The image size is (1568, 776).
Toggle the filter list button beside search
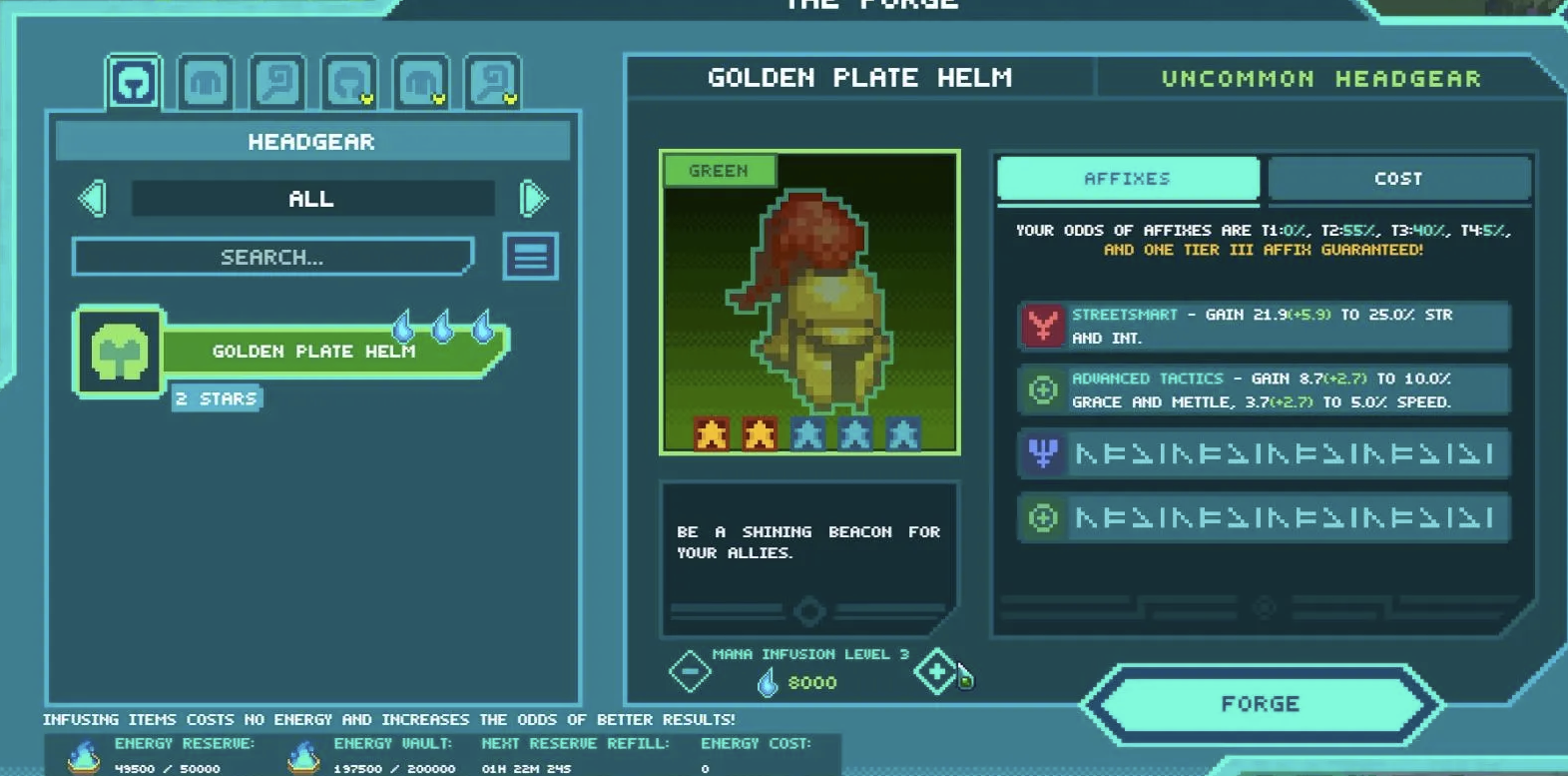[x=530, y=257]
